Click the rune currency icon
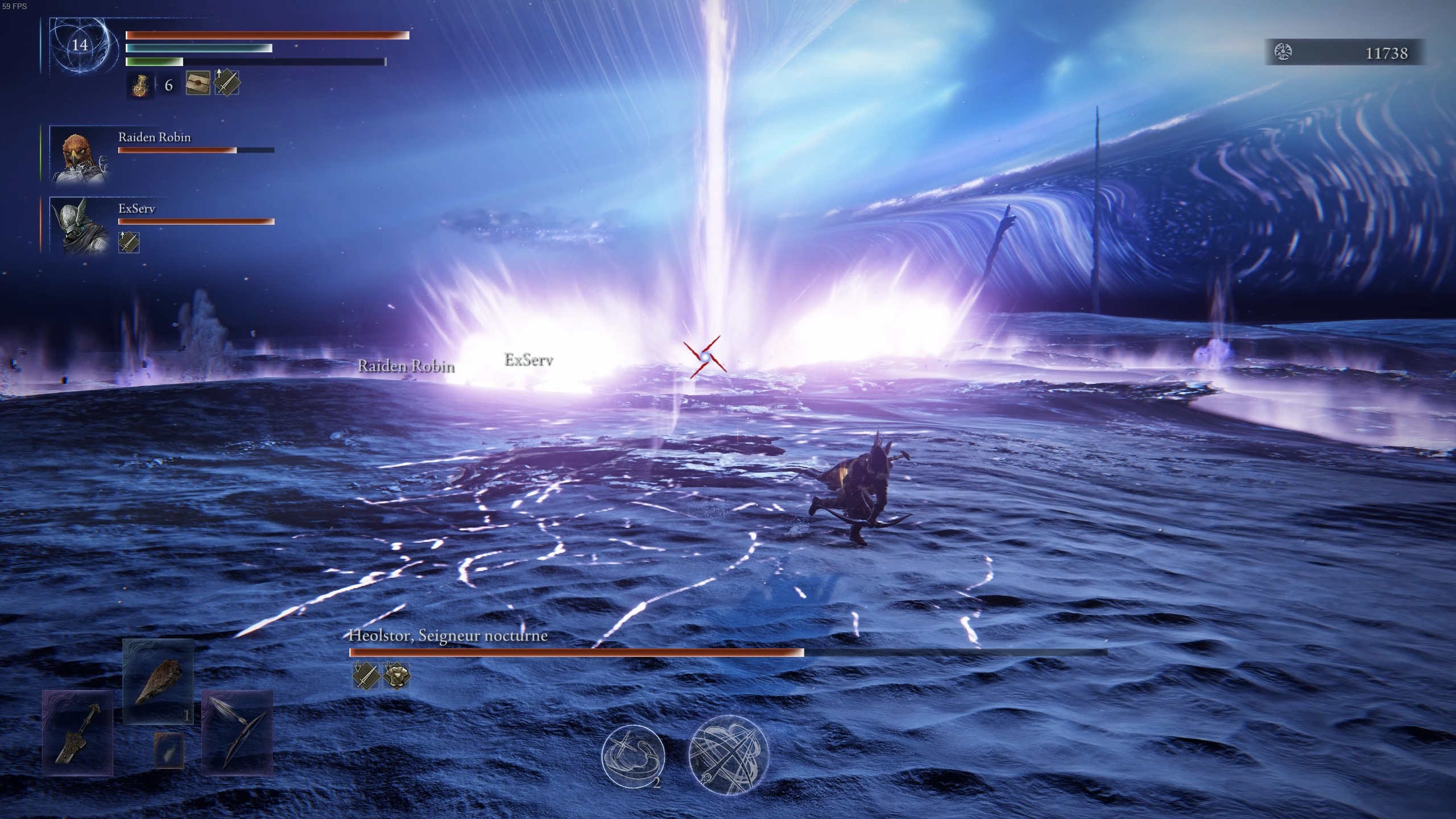1456x819 pixels. (x=1283, y=52)
